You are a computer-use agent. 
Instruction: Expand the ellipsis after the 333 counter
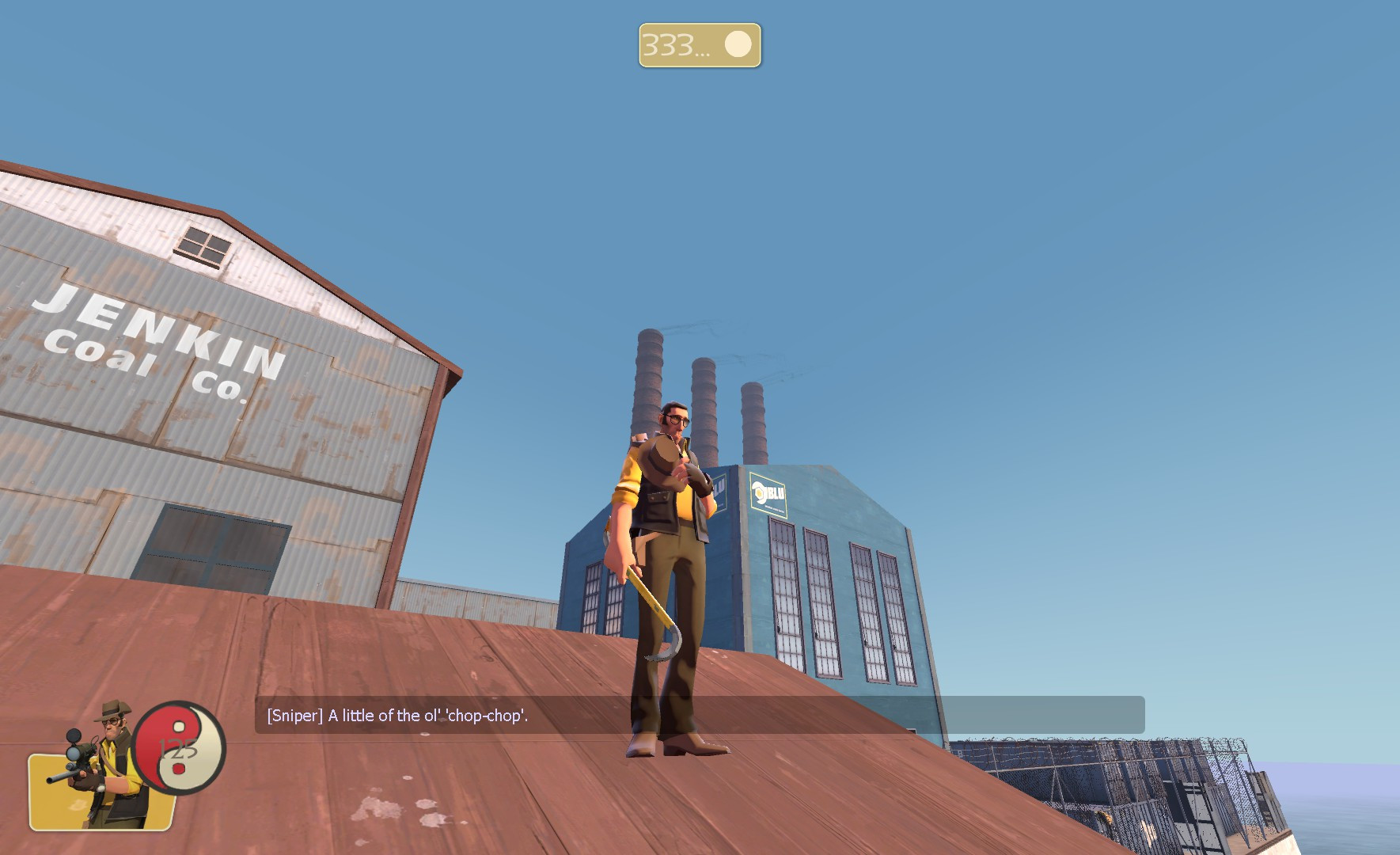701,50
